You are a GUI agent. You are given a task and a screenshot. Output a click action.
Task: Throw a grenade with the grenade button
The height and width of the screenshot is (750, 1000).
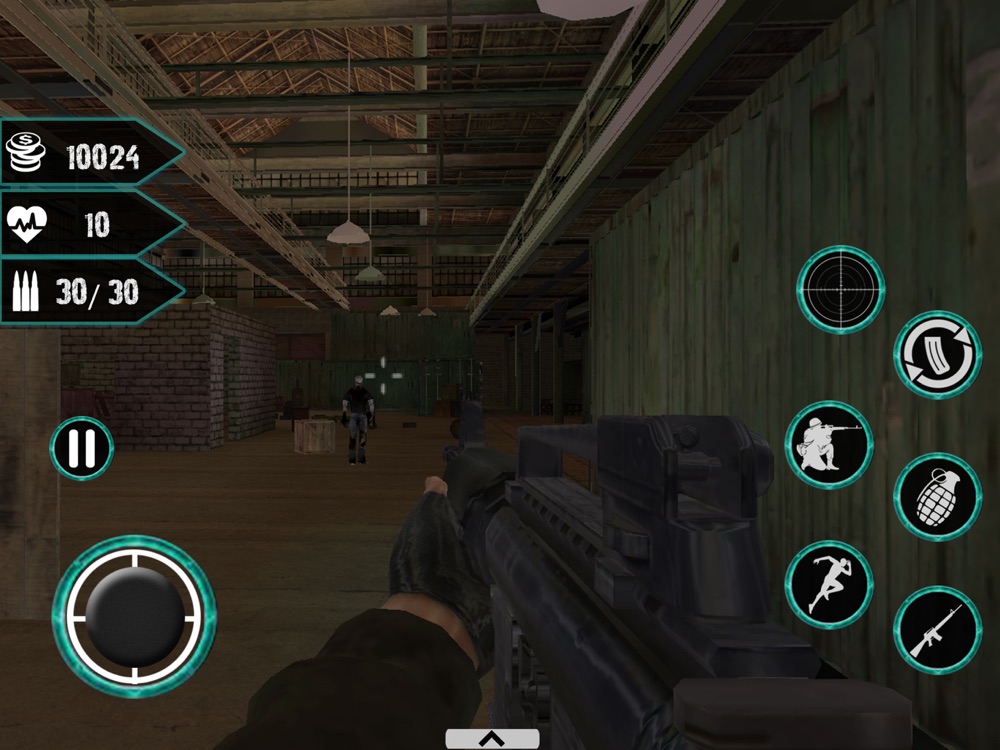click(x=937, y=497)
